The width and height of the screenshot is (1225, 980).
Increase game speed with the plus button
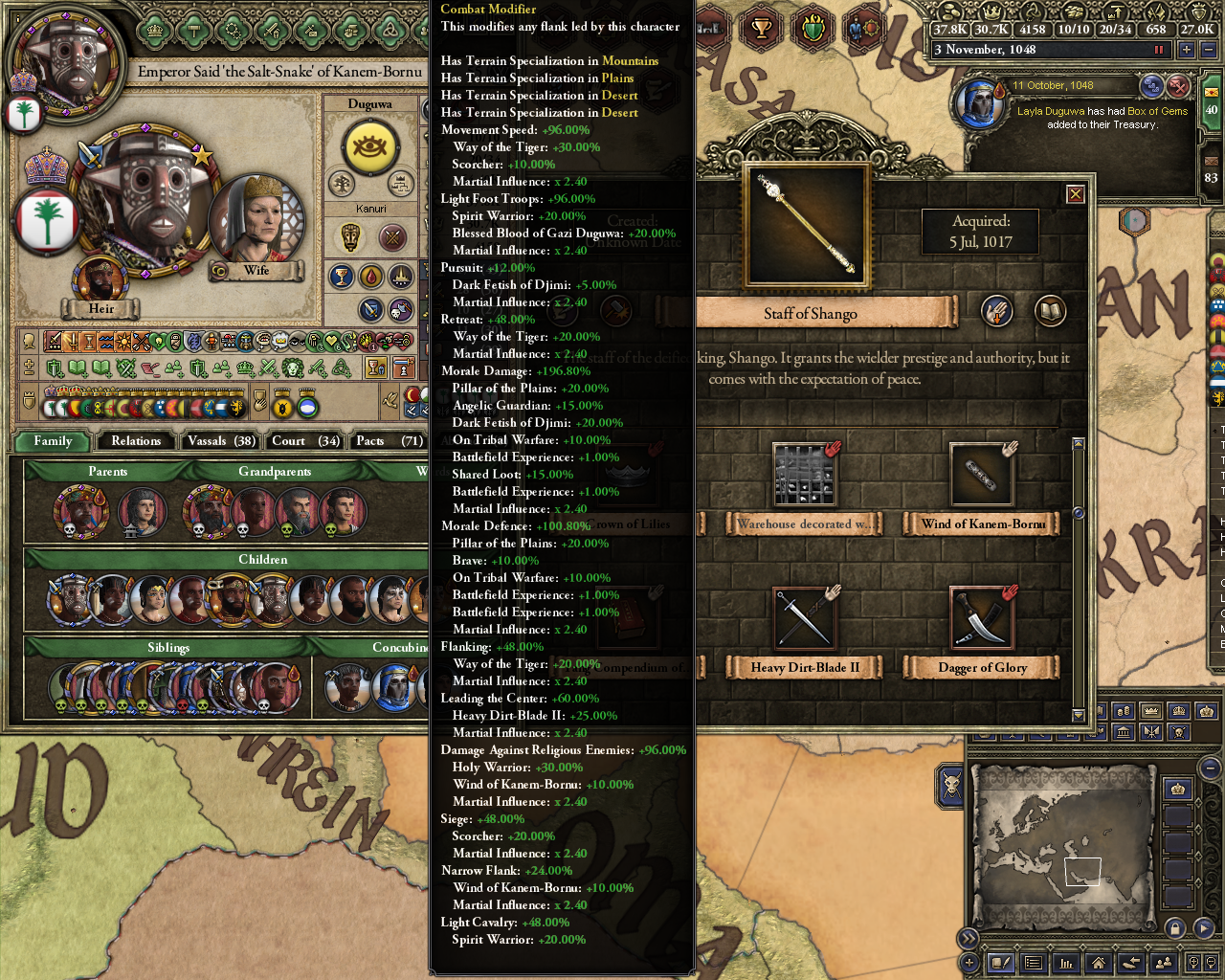[1187, 49]
